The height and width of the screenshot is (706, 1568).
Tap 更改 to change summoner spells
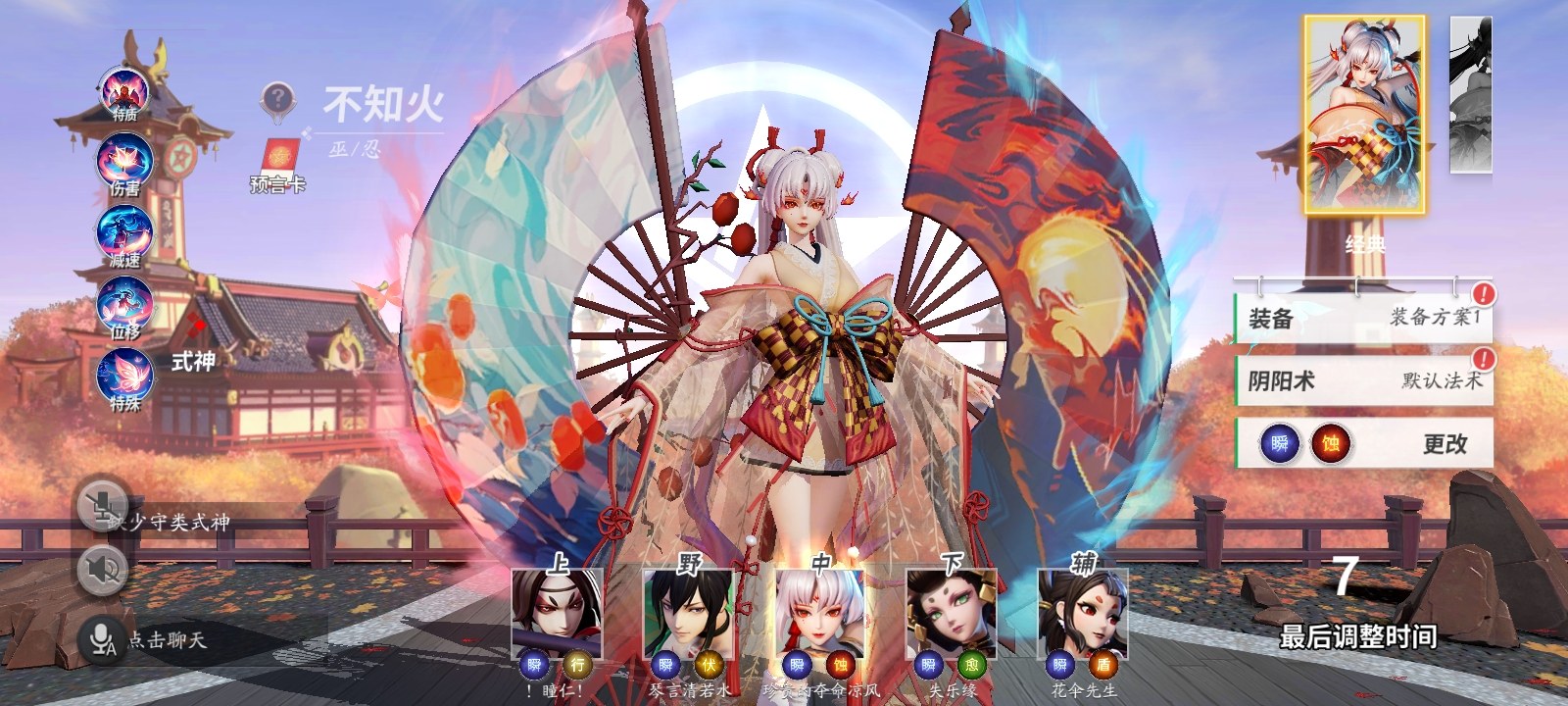click(x=1445, y=444)
